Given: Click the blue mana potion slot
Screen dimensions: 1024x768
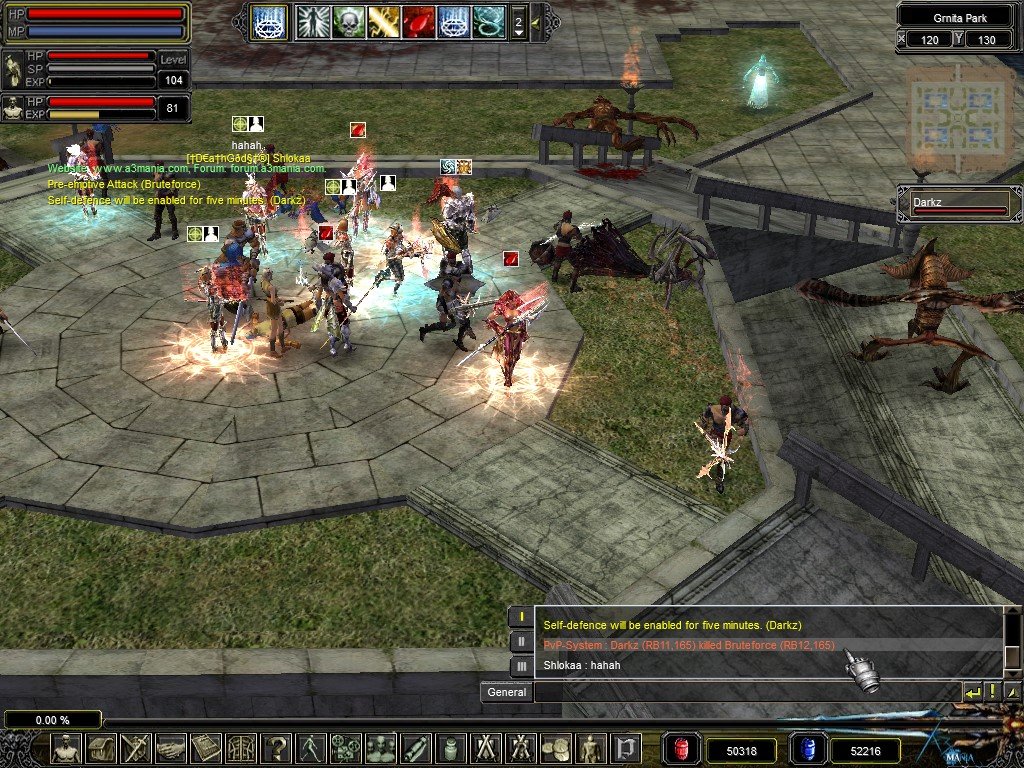Looking at the screenshot, I should 807,749.
